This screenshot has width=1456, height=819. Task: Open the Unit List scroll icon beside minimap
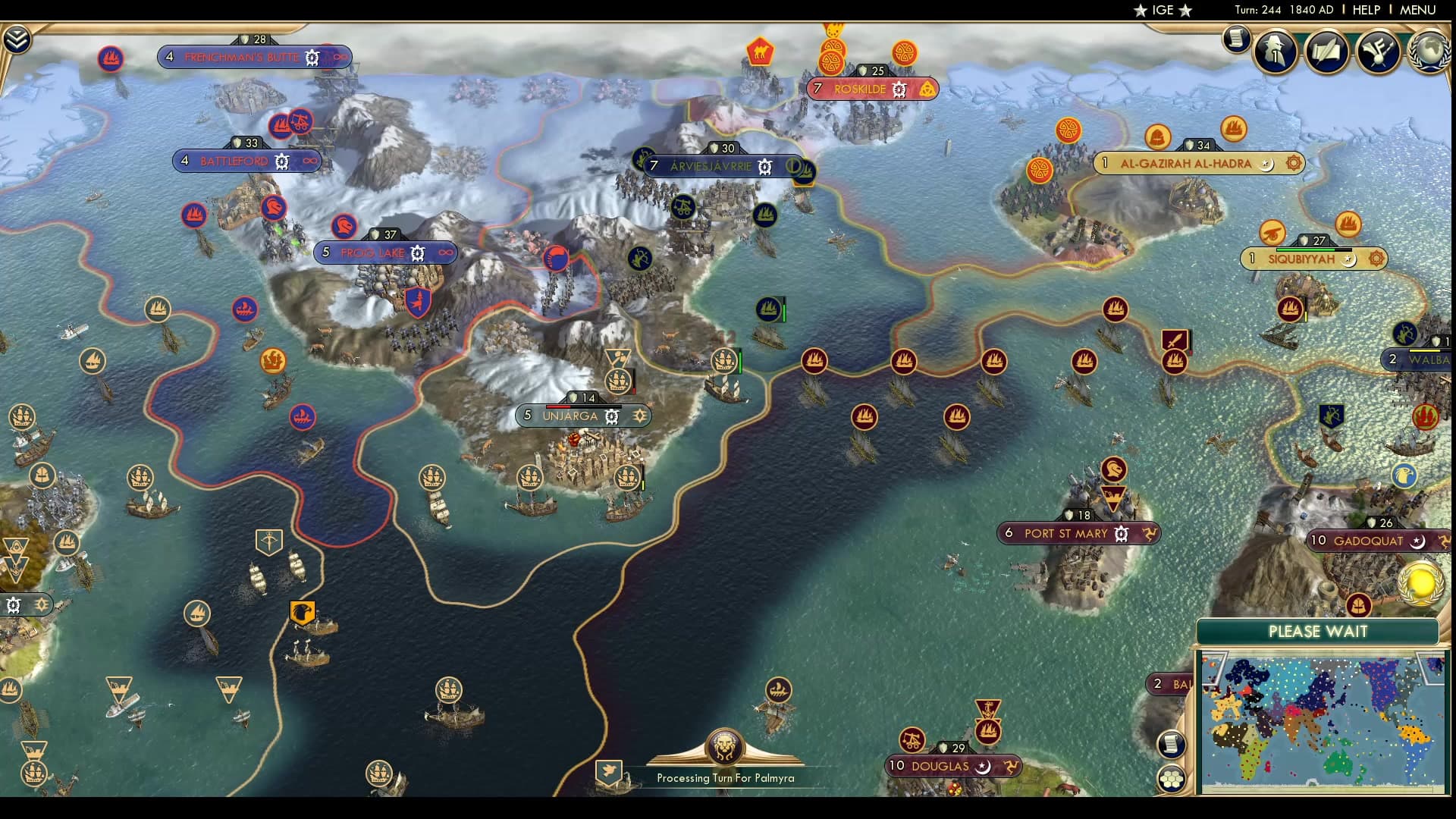1171,744
